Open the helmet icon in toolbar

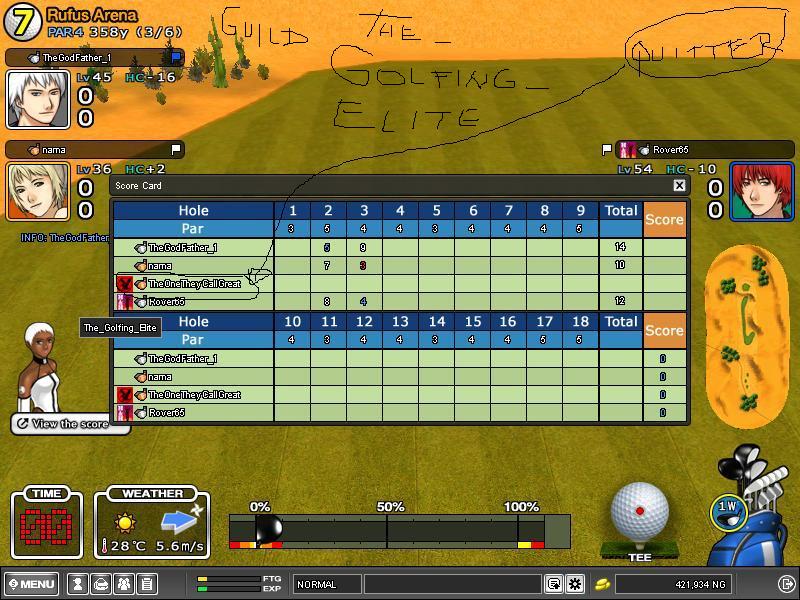point(100,584)
